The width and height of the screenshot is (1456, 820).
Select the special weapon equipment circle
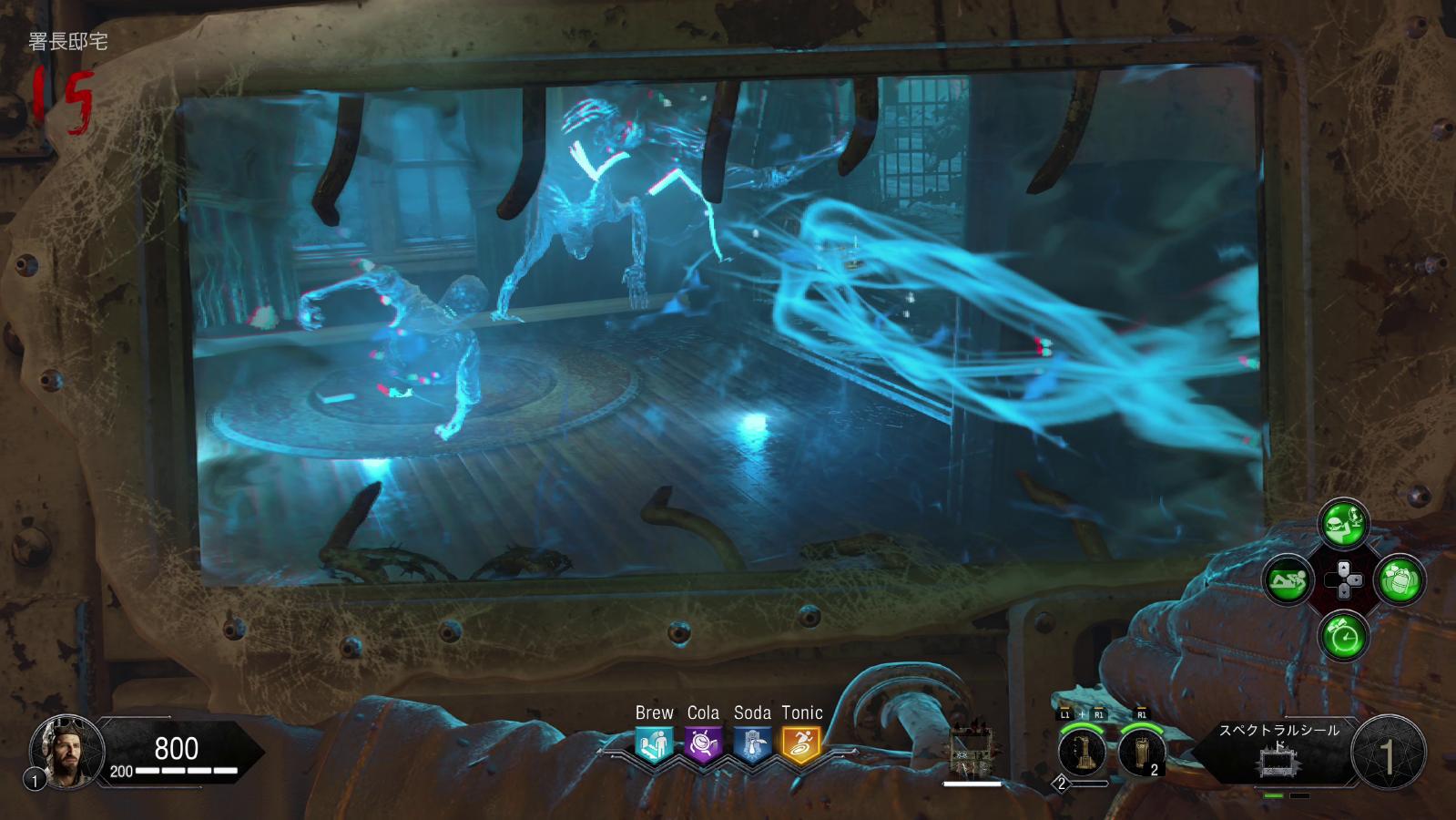pyautogui.click(x=1083, y=753)
